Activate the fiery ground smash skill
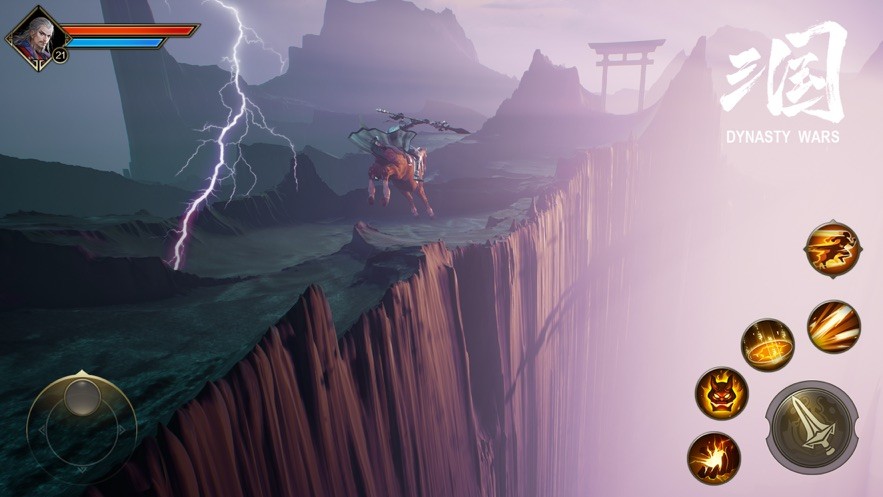This screenshot has width=883, height=497. pos(713,457)
